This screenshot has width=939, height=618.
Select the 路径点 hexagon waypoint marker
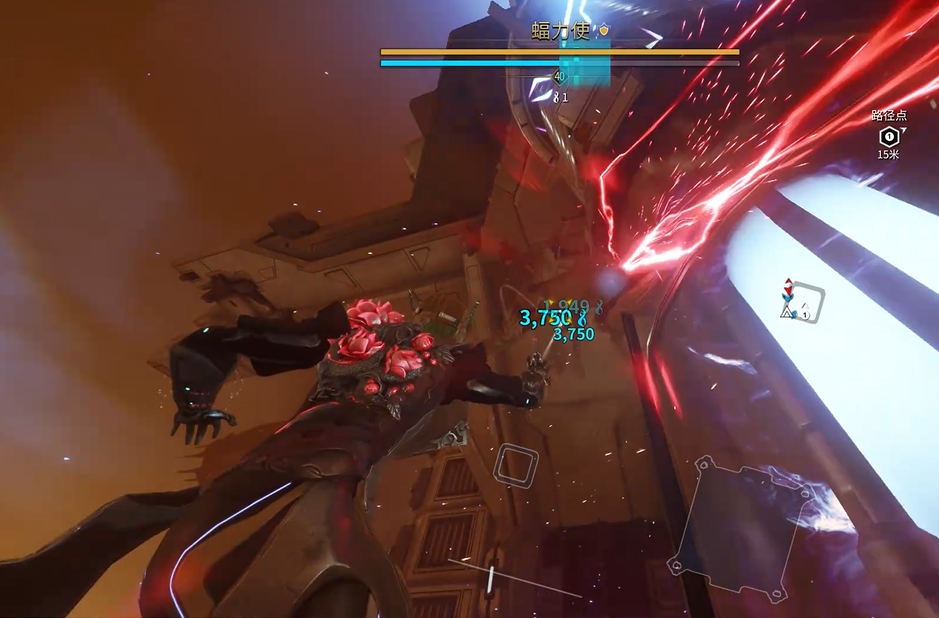click(888, 136)
